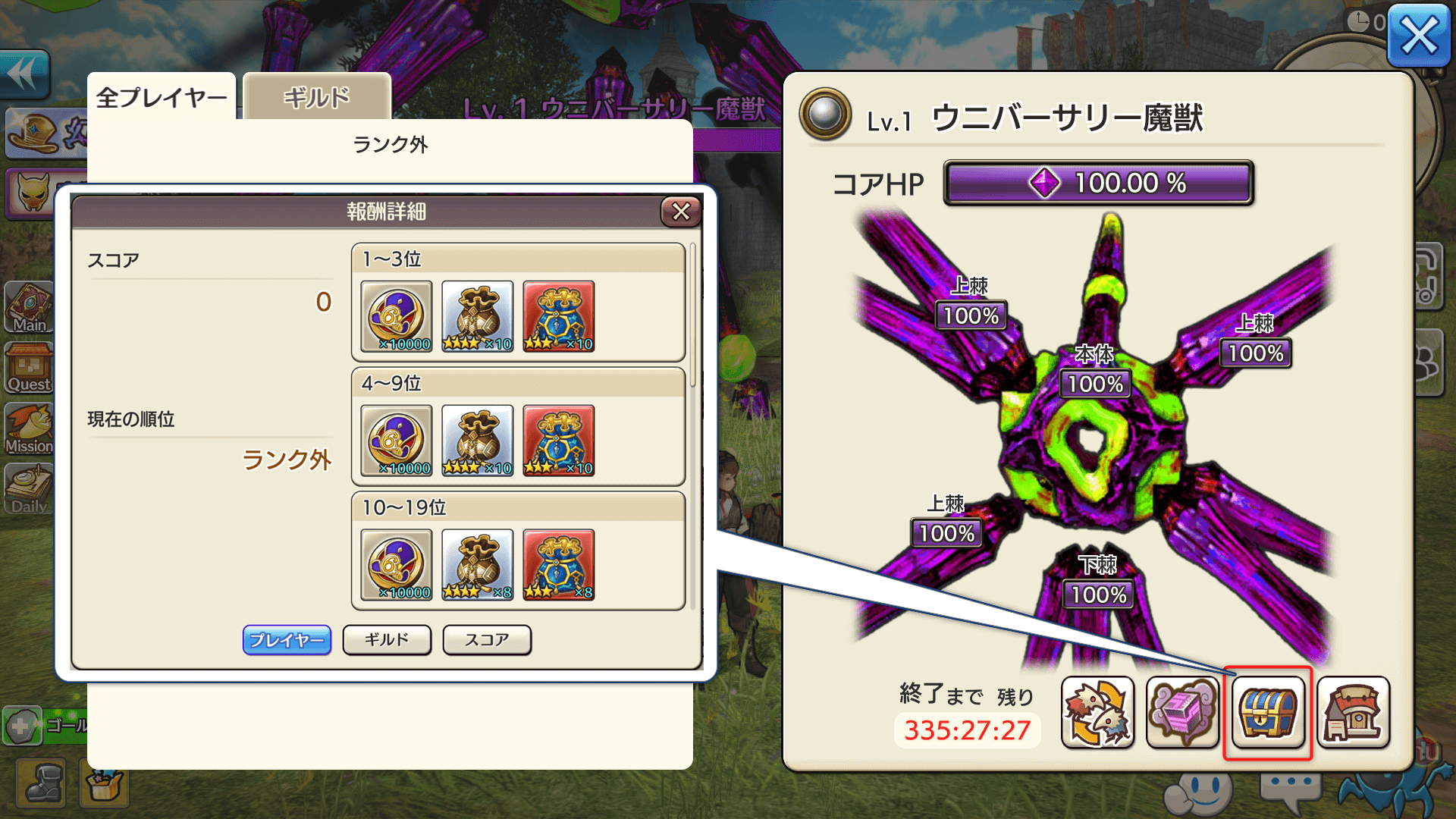The width and height of the screenshot is (1456, 819).
Task: Switch rewards to スコア view
Action: click(488, 640)
